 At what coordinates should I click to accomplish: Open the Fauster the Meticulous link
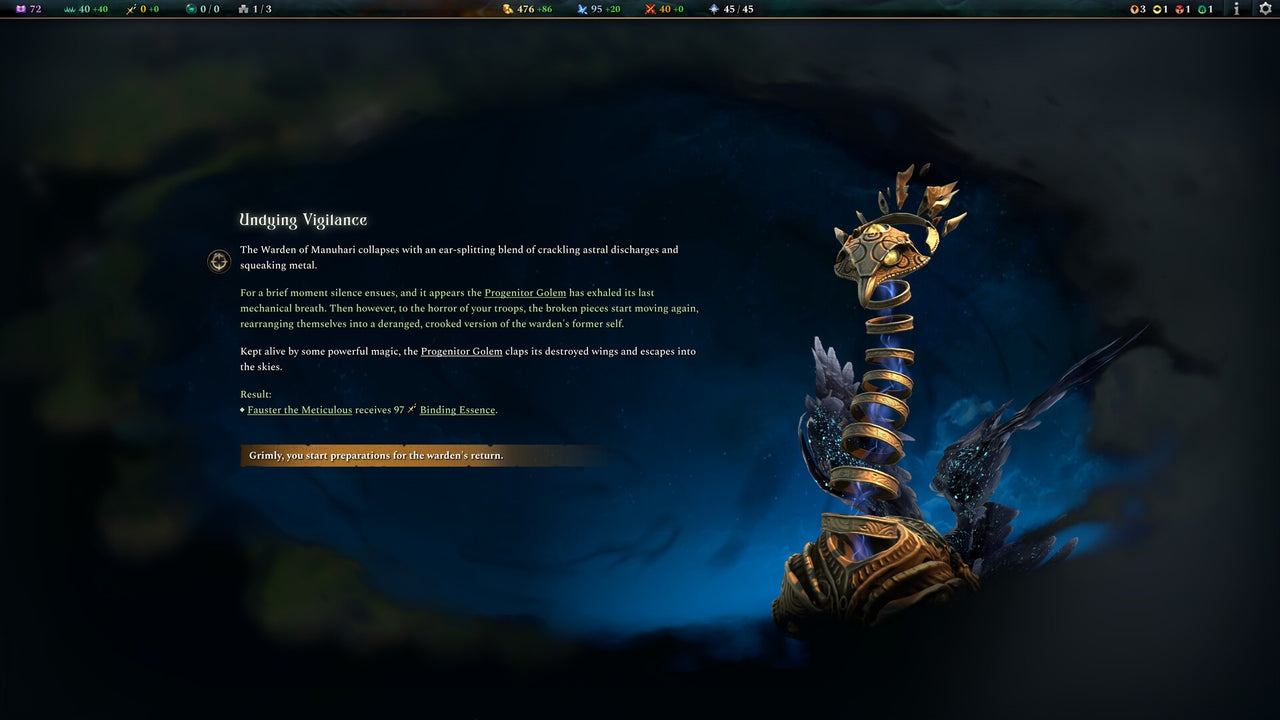(x=299, y=409)
